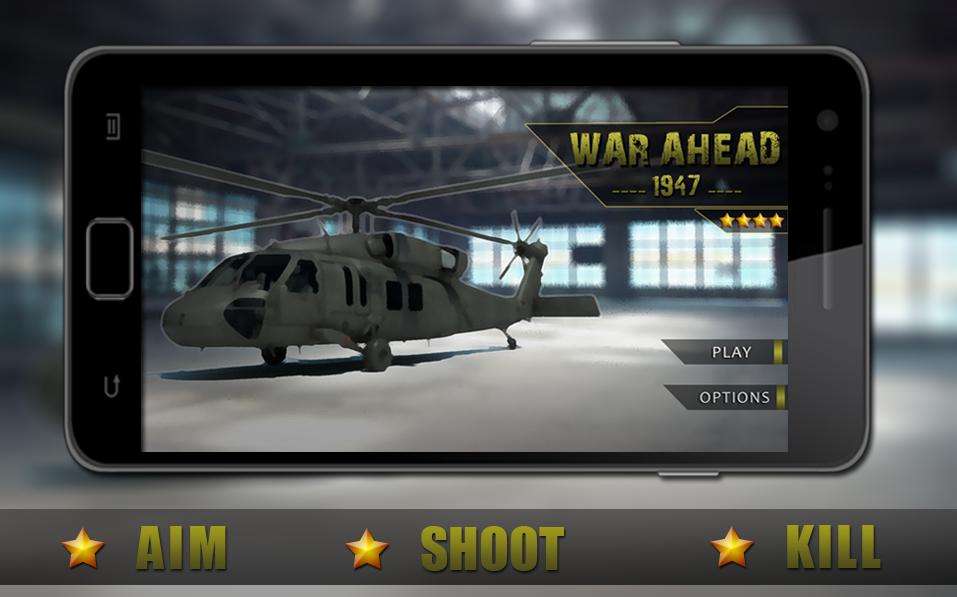Open the OPTIONS menu
Screen dimensions: 957x597
pyautogui.click(x=733, y=397)
